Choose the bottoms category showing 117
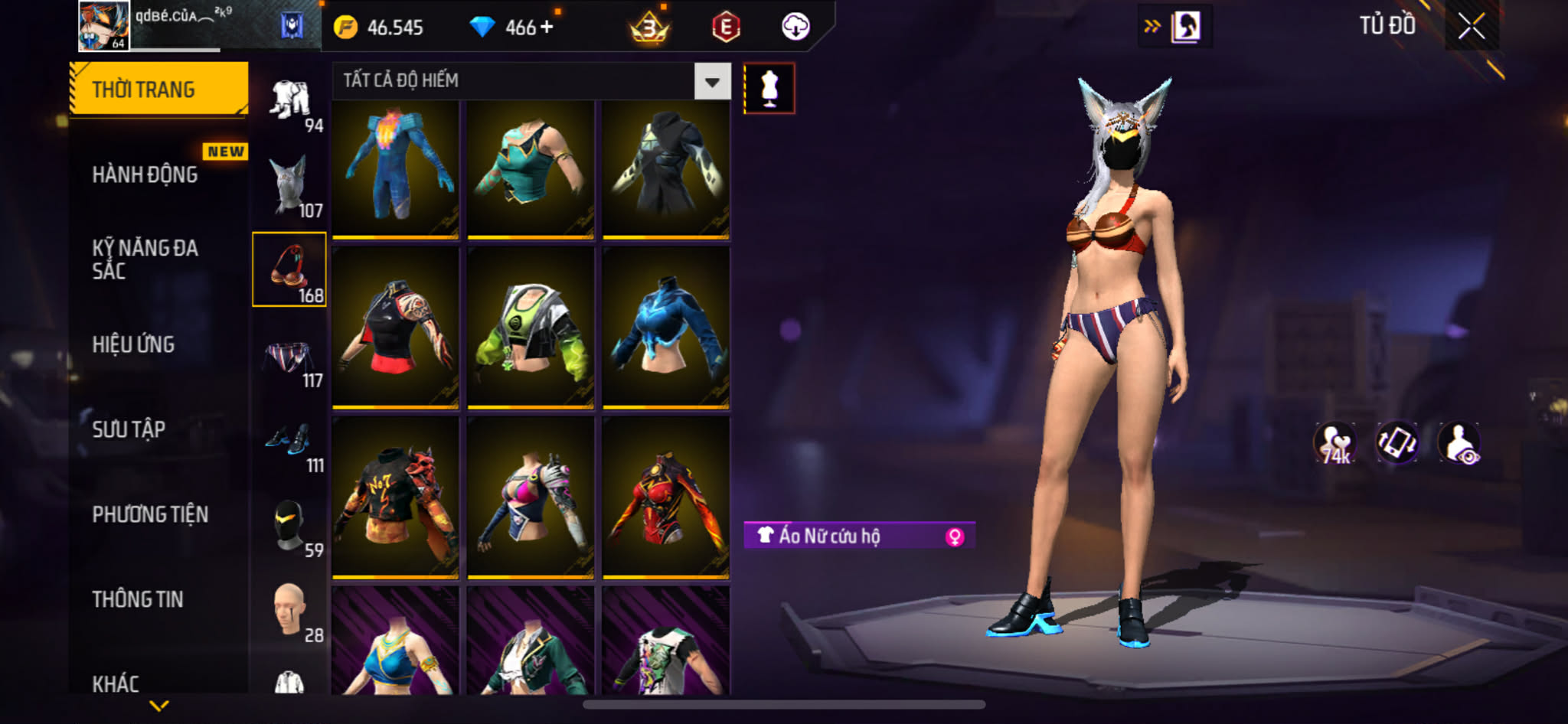Viewport: 1568px width, 724px height. (x=290, y=357)
